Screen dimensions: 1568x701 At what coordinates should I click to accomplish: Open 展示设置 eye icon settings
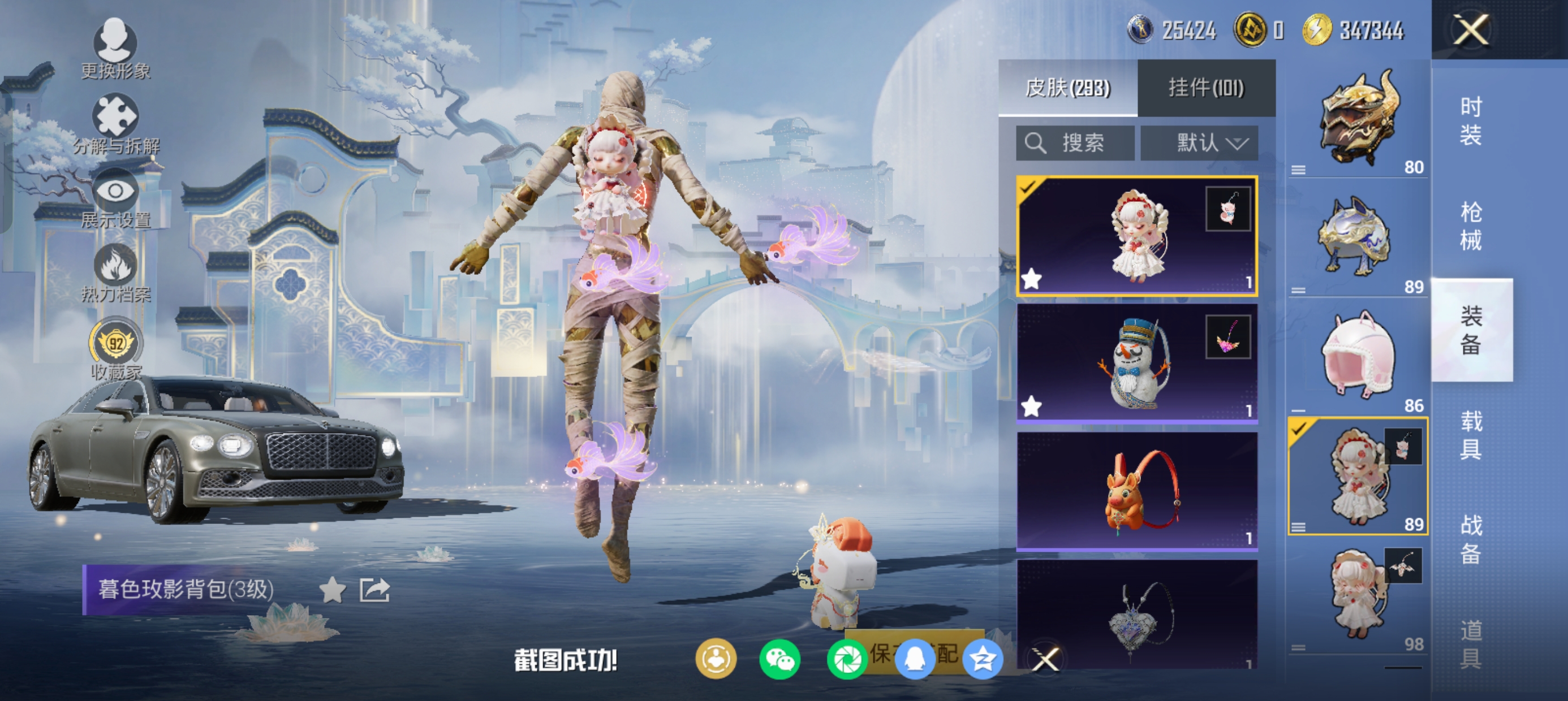pyautogui.click(x=115, y=199)
